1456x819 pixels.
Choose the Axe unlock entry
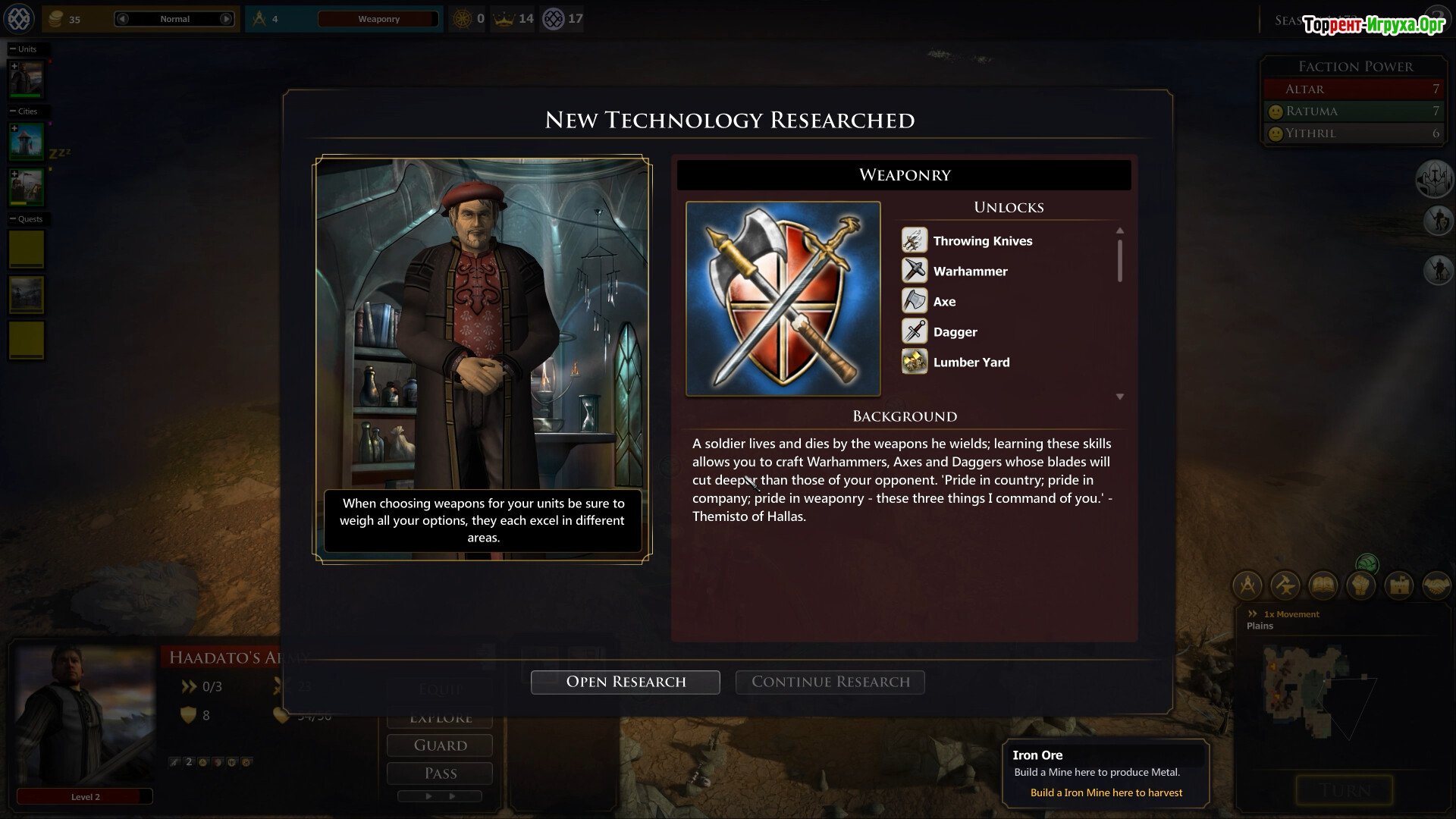click(x=944, y=302)
